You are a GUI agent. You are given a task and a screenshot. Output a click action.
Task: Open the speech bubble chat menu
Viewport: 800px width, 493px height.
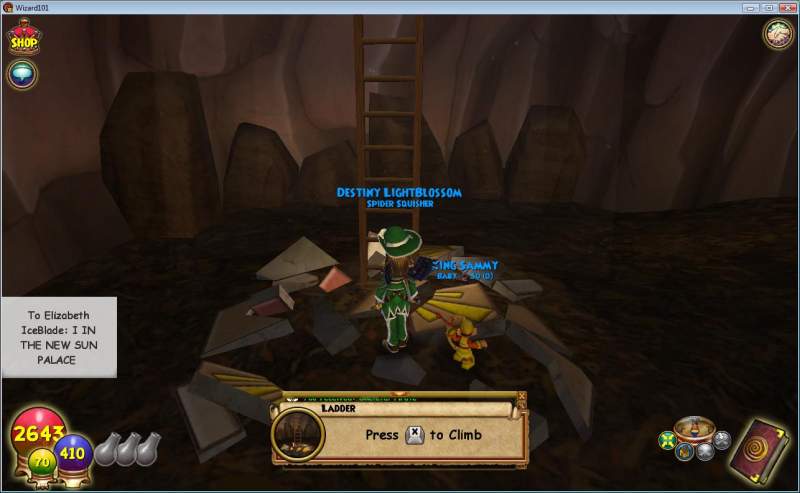[21, 73]
